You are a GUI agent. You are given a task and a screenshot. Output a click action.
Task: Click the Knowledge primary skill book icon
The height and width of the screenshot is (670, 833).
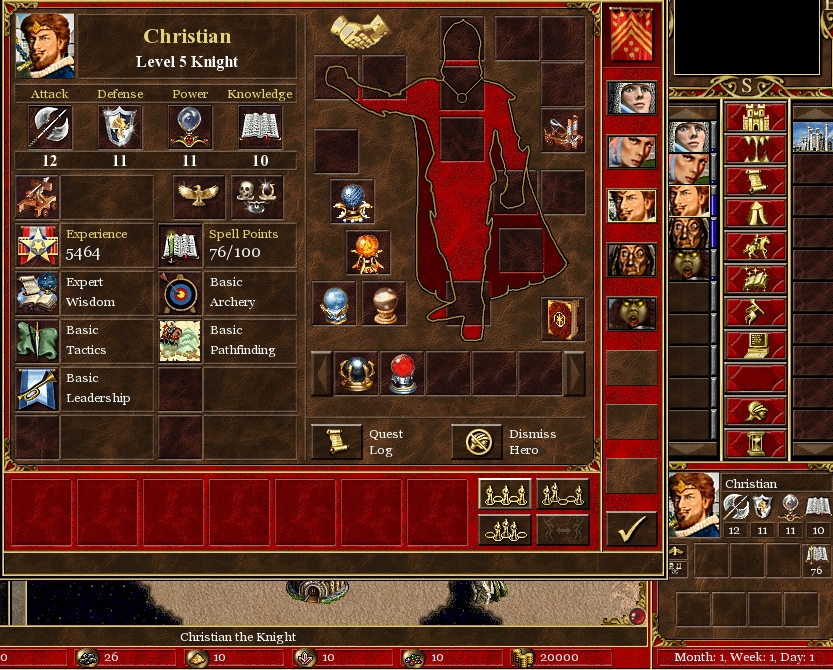(260, 127)
